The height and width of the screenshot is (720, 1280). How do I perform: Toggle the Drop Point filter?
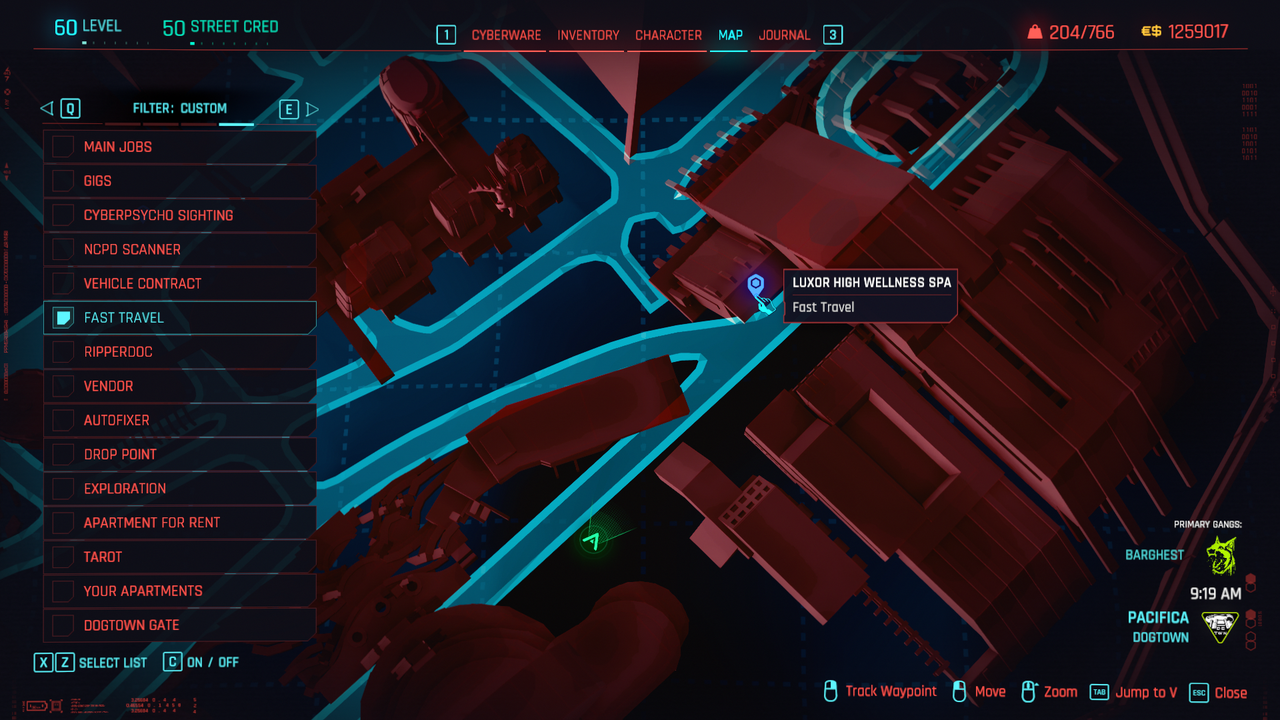(x=63, y=454)
